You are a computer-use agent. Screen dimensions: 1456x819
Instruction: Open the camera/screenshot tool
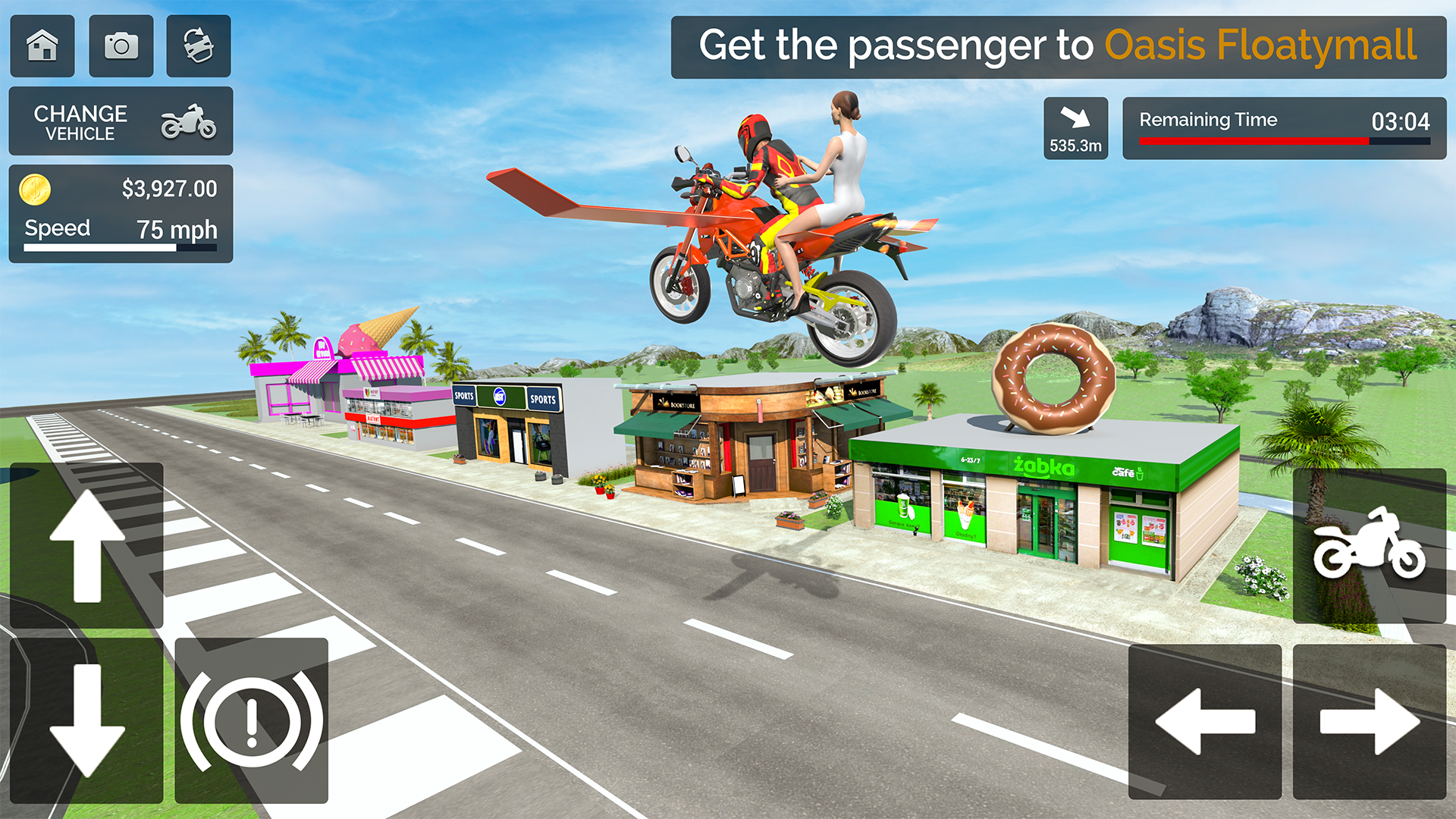tap(121, 45)
